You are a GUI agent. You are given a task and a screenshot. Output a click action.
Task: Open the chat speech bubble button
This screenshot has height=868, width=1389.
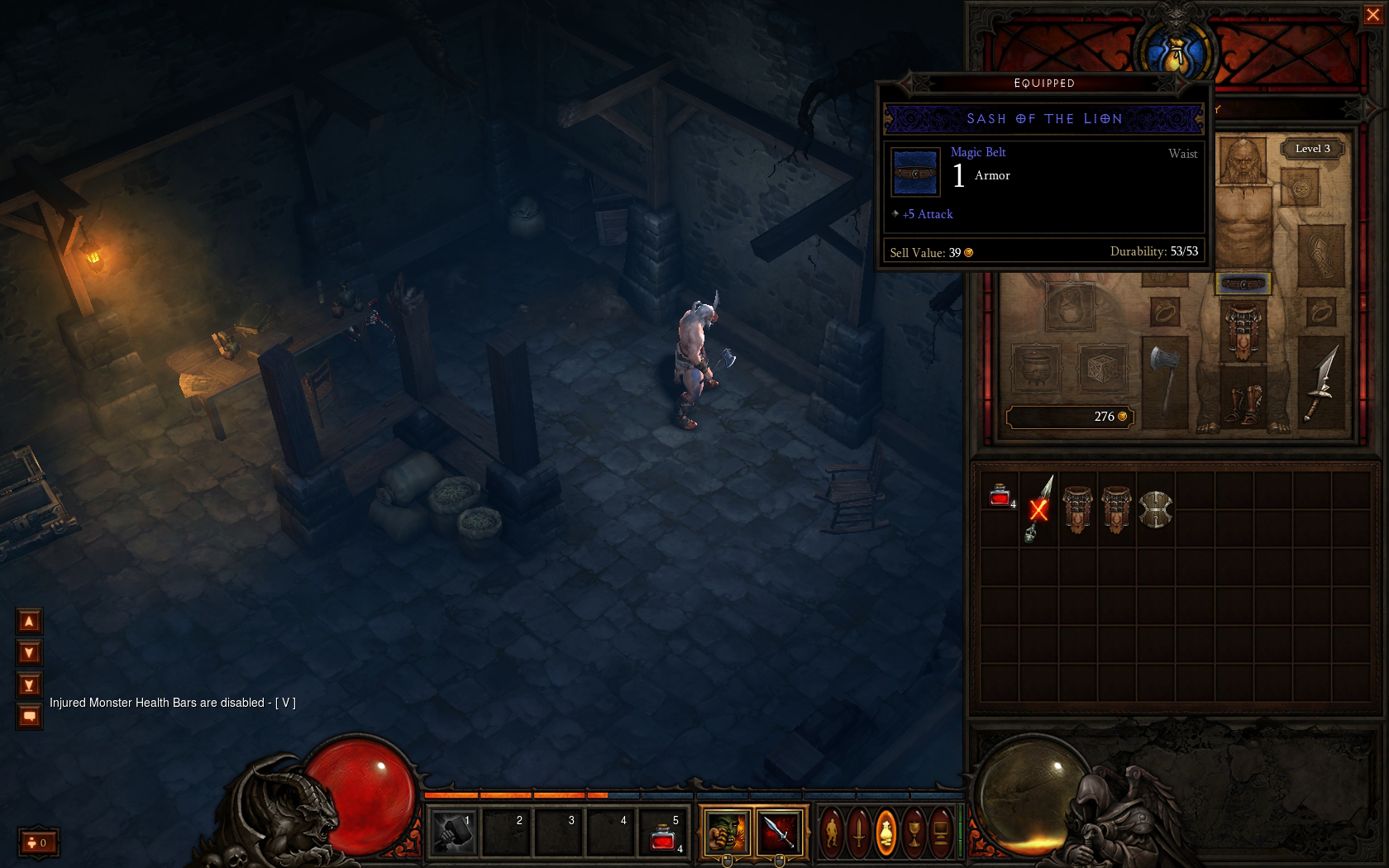tap(29, 716)
